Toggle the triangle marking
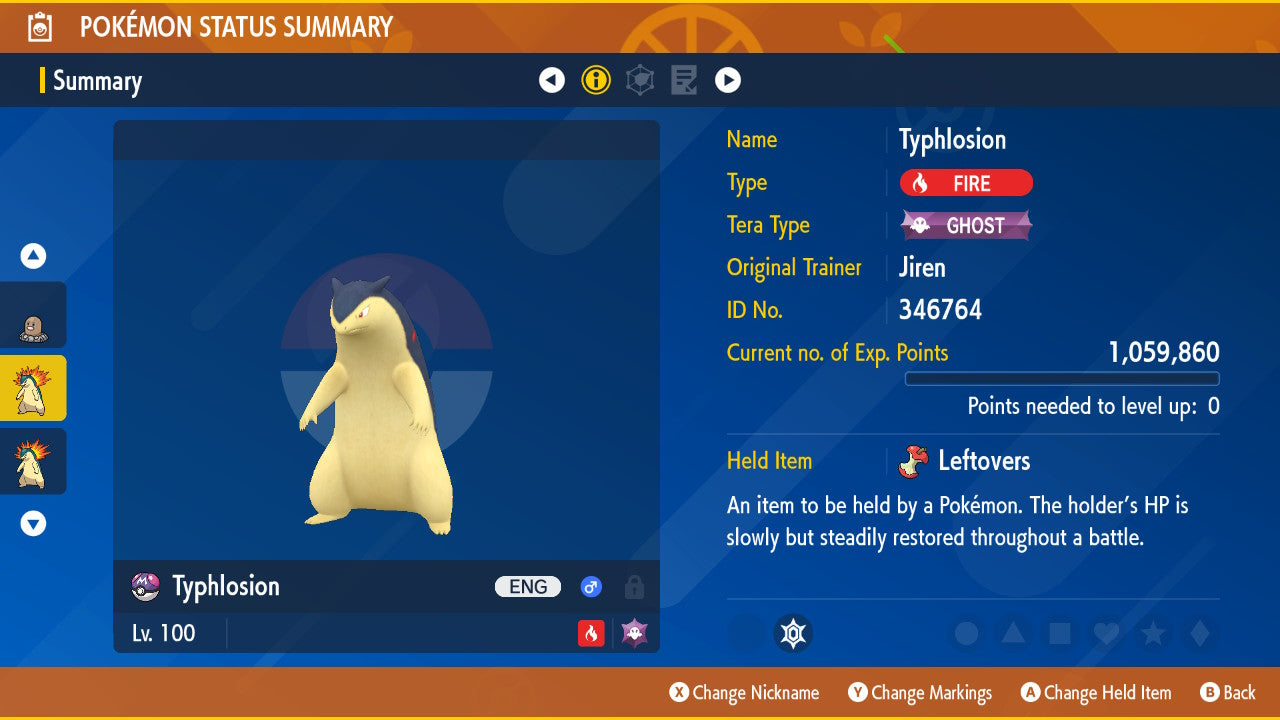Image resolution: width=1280 pixels, height=720 pixels. (x=1013, y=633)
